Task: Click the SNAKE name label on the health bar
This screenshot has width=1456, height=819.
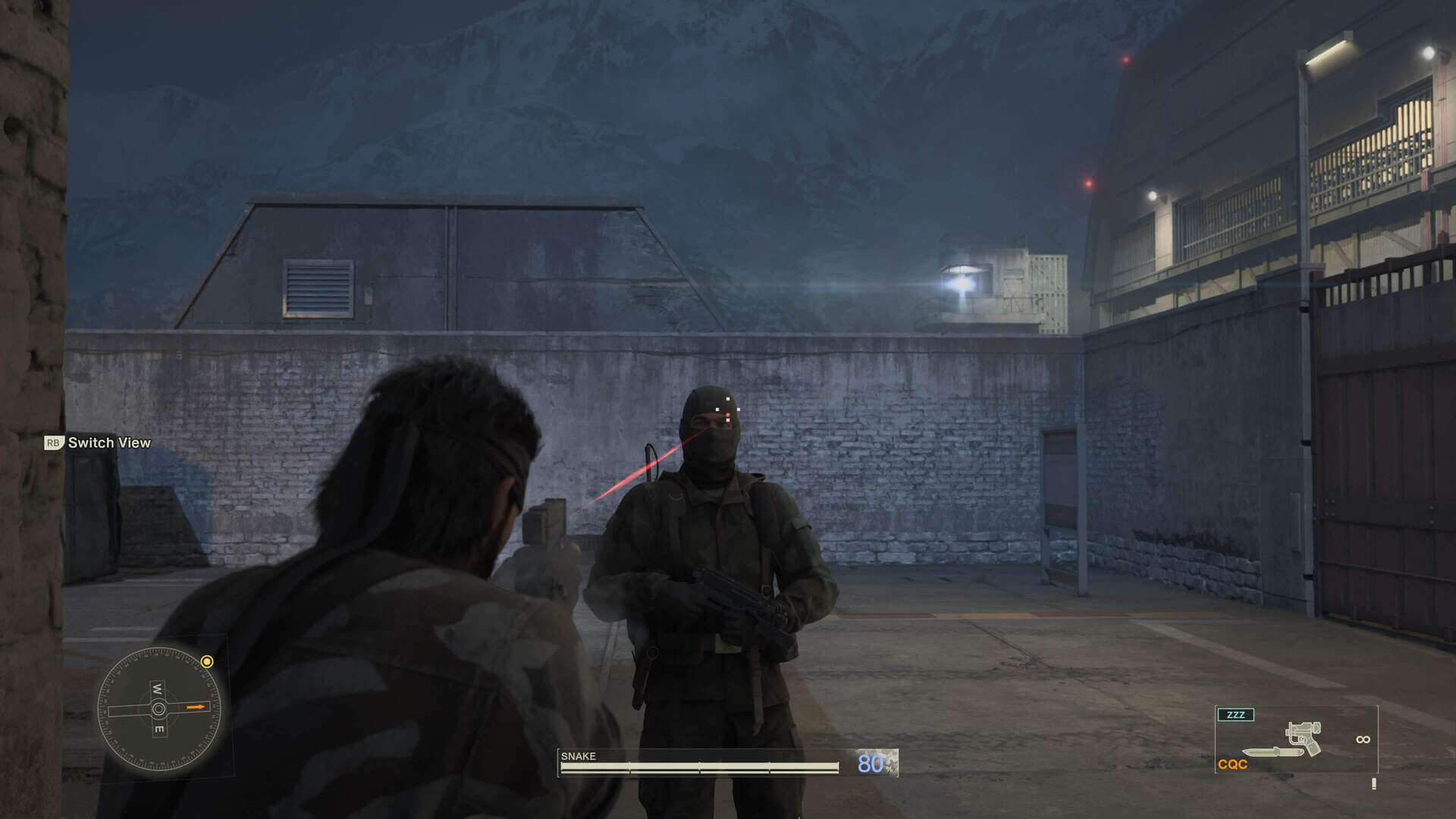Action: 578,756
